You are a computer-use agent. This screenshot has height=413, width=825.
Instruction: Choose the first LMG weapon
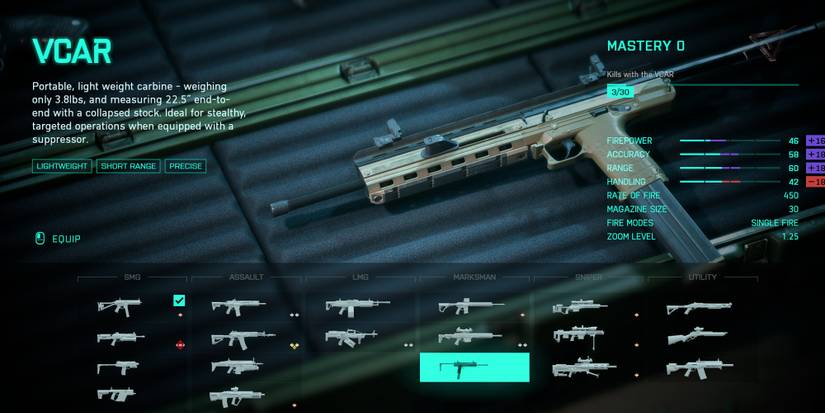pos(357,307)
